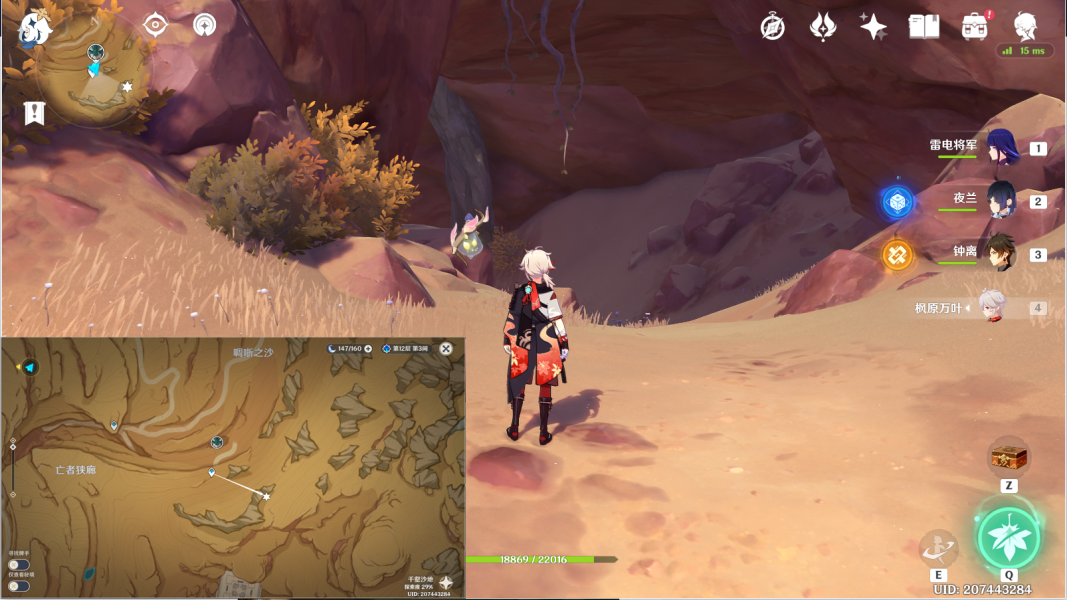The image size is (1067, 600).
Task: Open the backpack inventory
Action: pyautogui.click(x=974, y=27)
